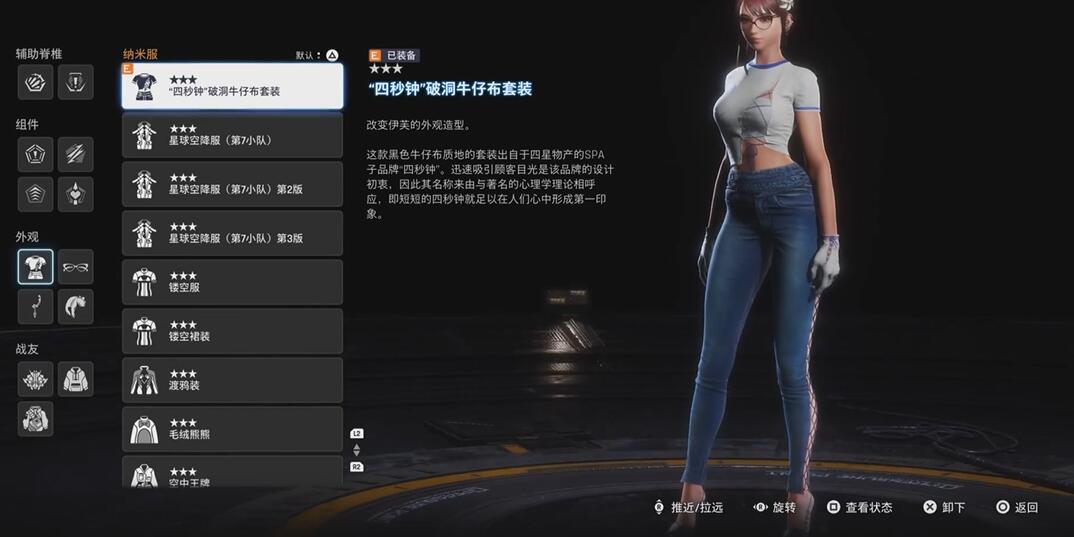
Task: Select the earring accessory slot
Action: 35,307
